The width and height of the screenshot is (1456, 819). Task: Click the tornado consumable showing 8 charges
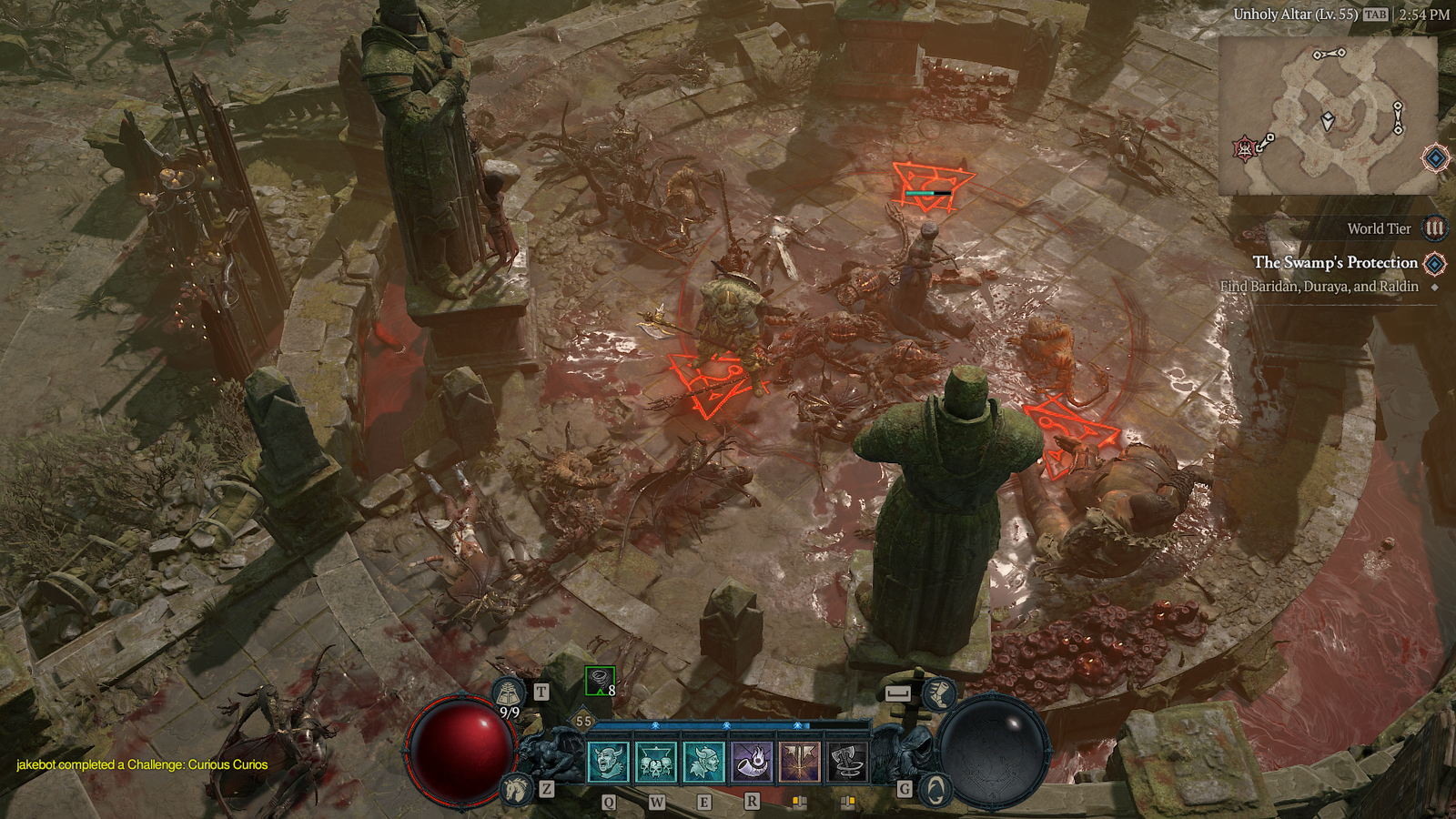point(599,682)
